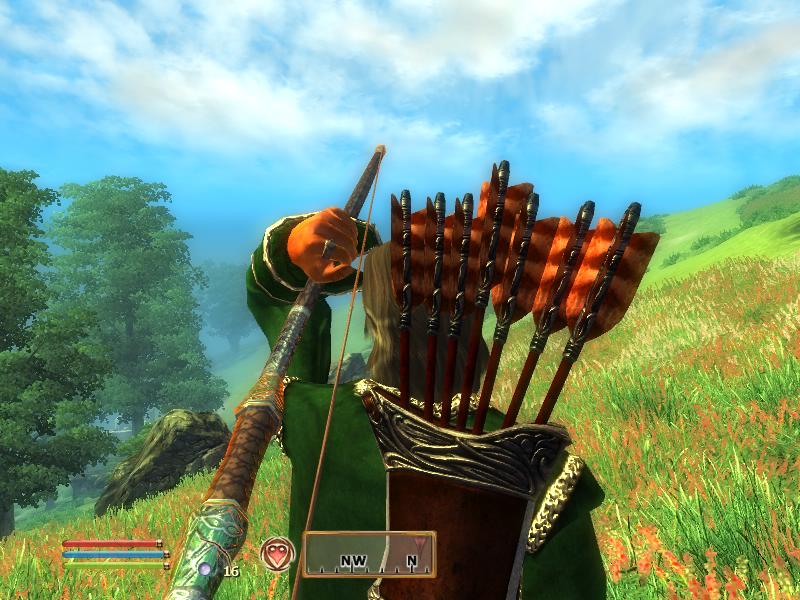800x600 pixels.
Task: Select the compass bar showing NW and N
Action: coord(369,554)
